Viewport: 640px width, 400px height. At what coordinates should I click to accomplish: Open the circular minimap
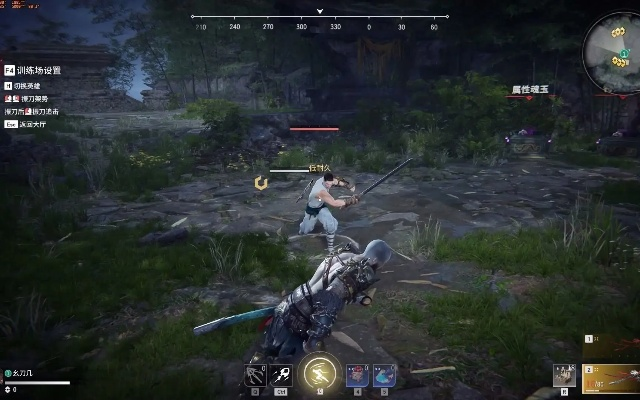tap(610, 48)
